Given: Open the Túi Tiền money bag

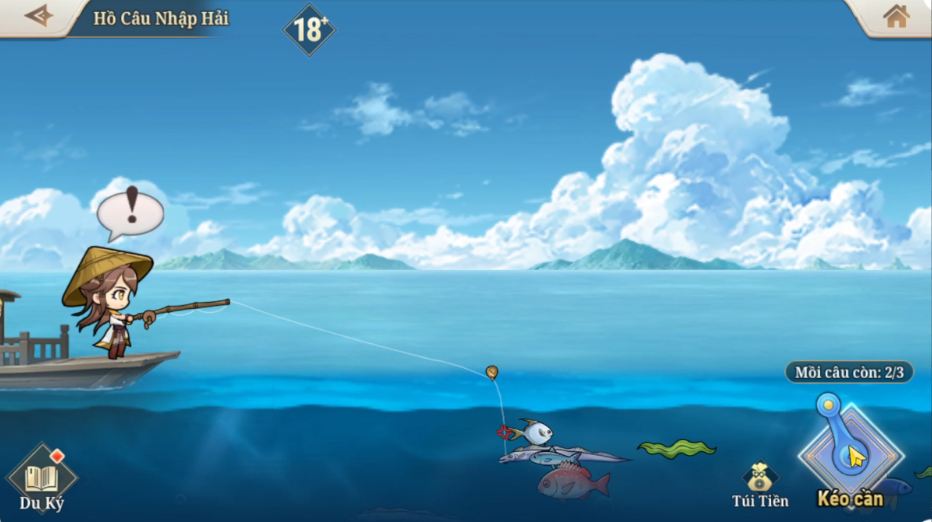Looking at the screenshot, I should pos(761,479).
